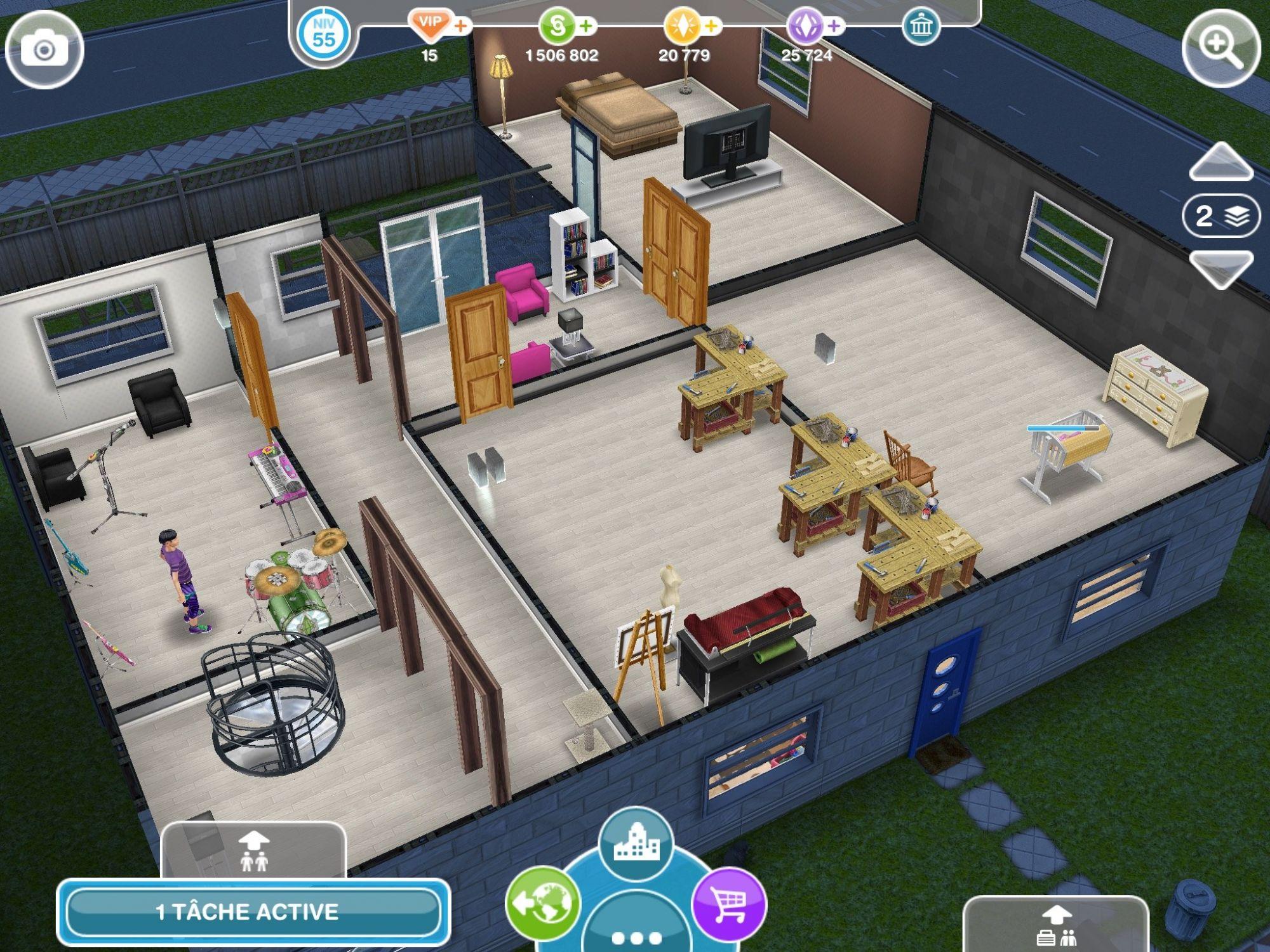This screenshot has height=952, width=1270.
Task: Open the town map building button
Action: (x=636, y=843)
